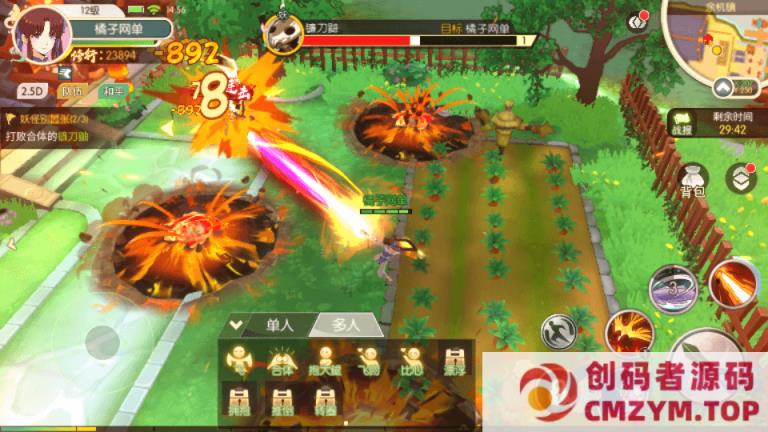Switch to the 单人 emote tab
768x432 pixels.
point(279,325)
